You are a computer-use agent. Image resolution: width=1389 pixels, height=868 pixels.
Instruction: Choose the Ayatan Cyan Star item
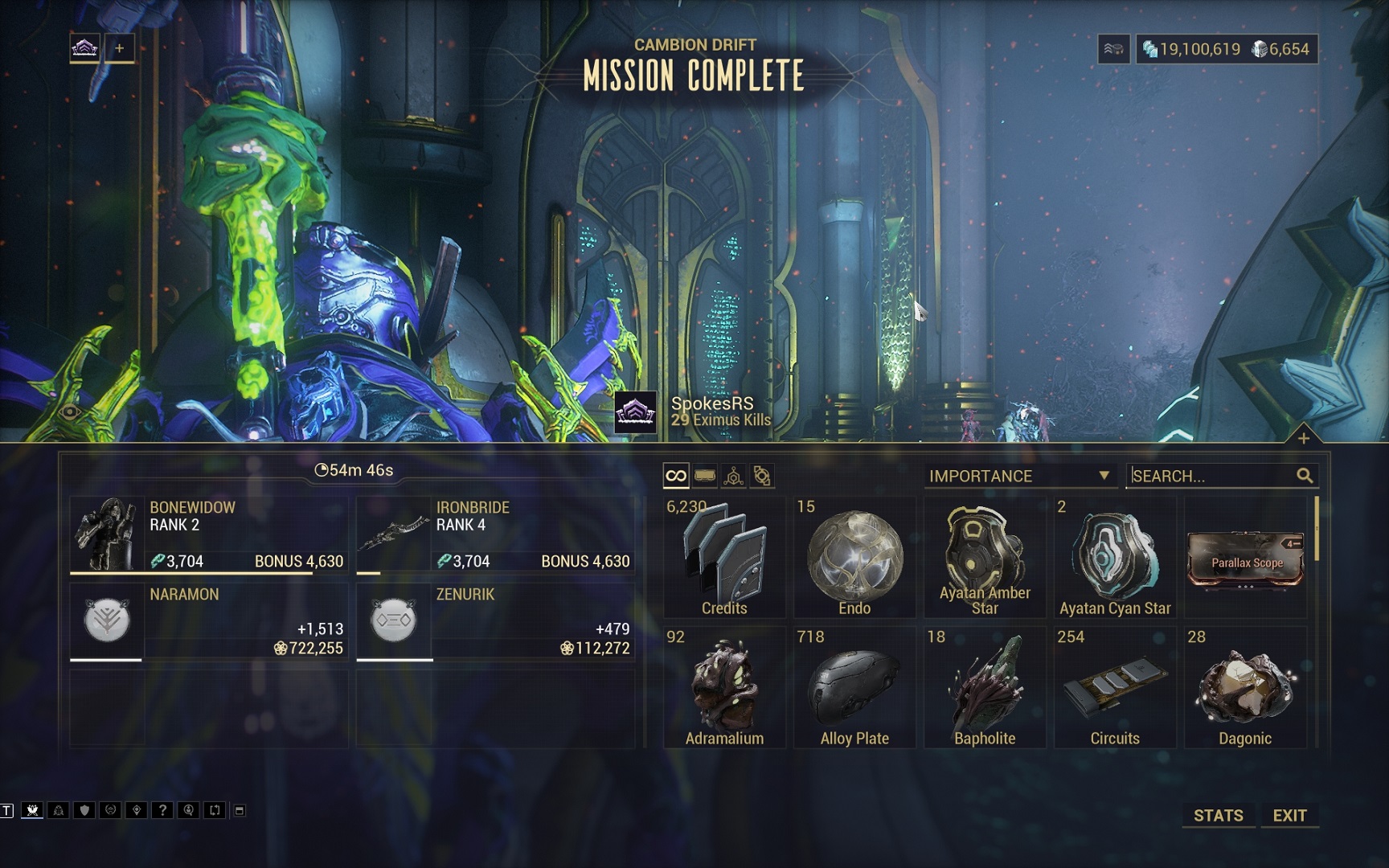click(1115, 557)
